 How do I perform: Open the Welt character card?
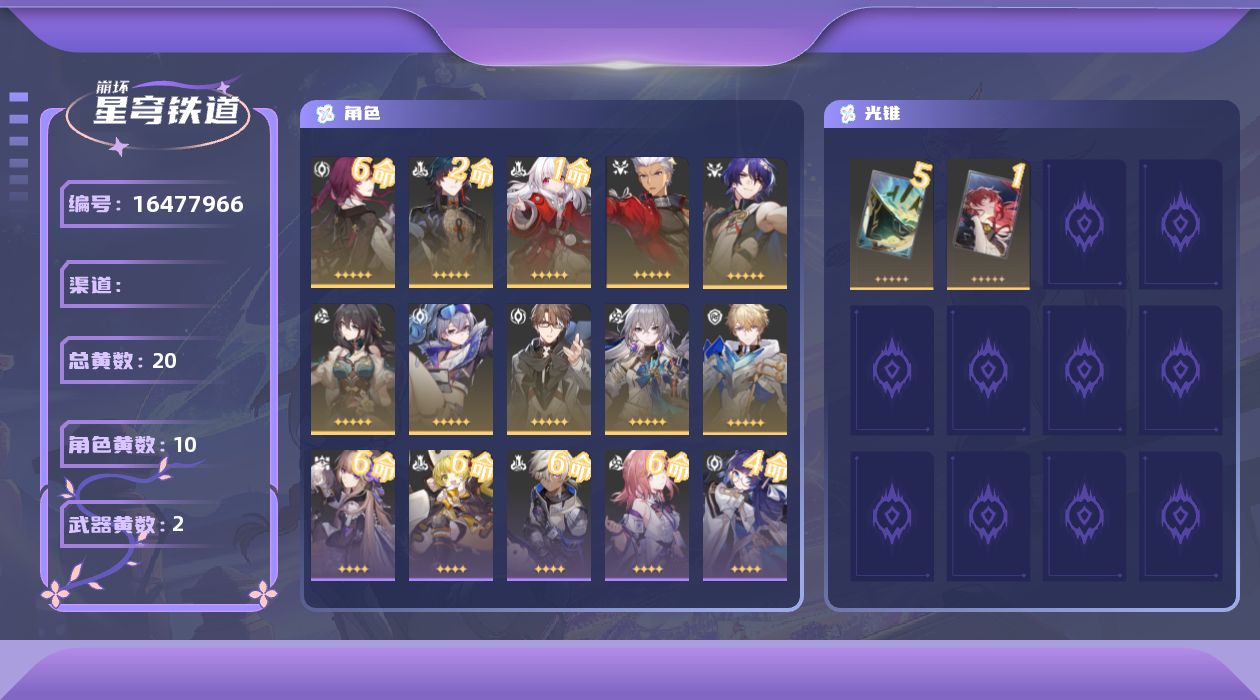point(549,370)
